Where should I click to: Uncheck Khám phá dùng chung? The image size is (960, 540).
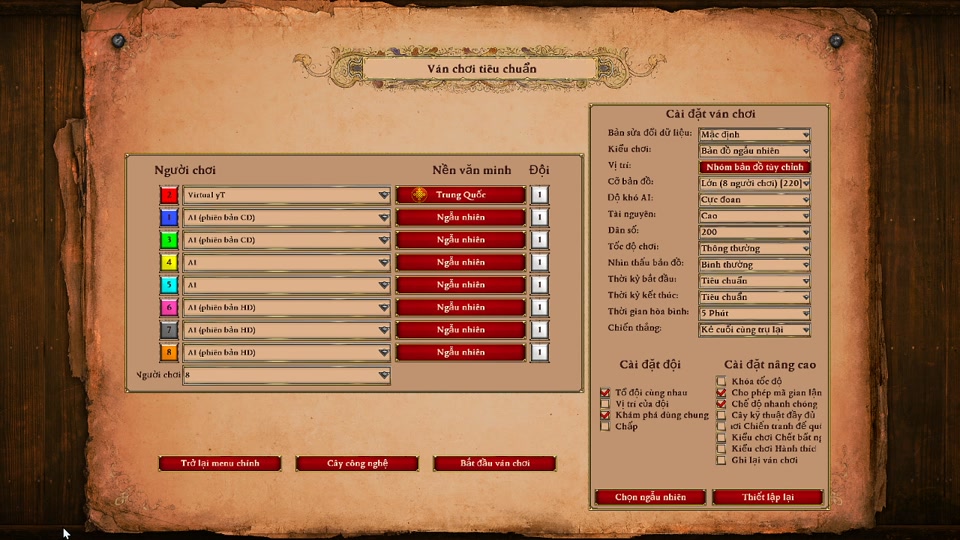(x=605, y=415)
